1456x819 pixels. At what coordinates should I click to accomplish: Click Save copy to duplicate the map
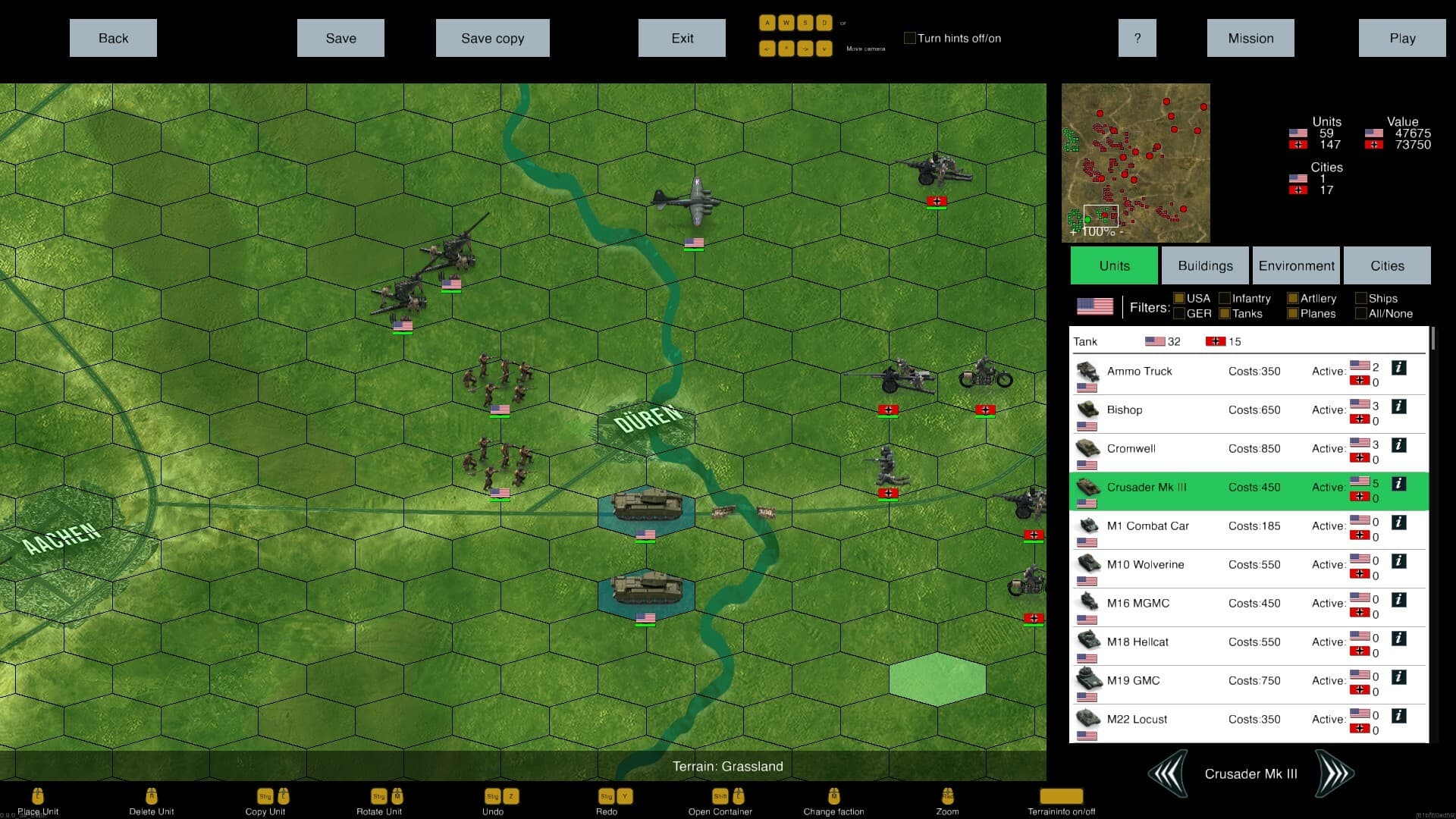(x=492, y=37)
